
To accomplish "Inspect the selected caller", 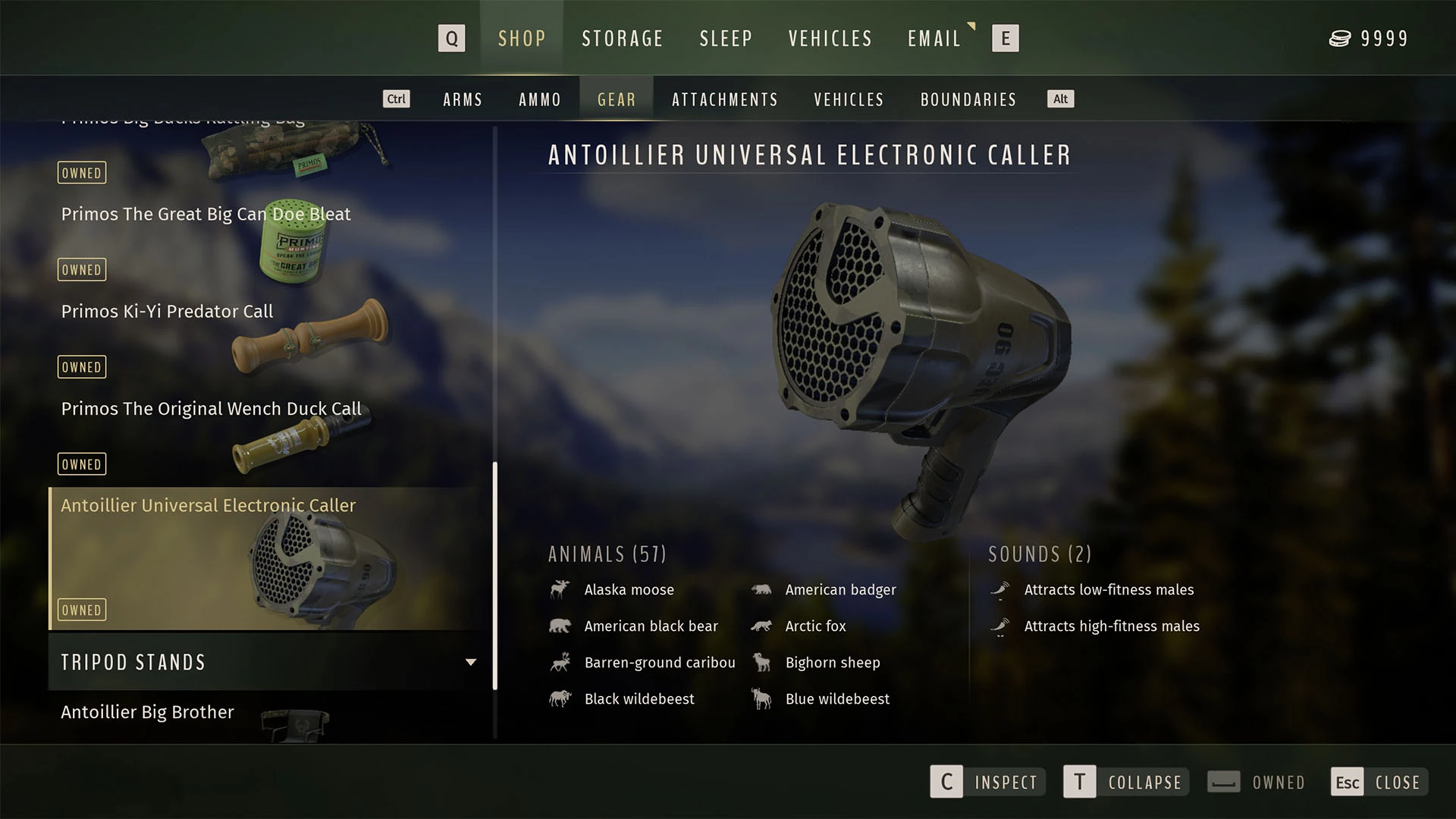I will point(987,782).
